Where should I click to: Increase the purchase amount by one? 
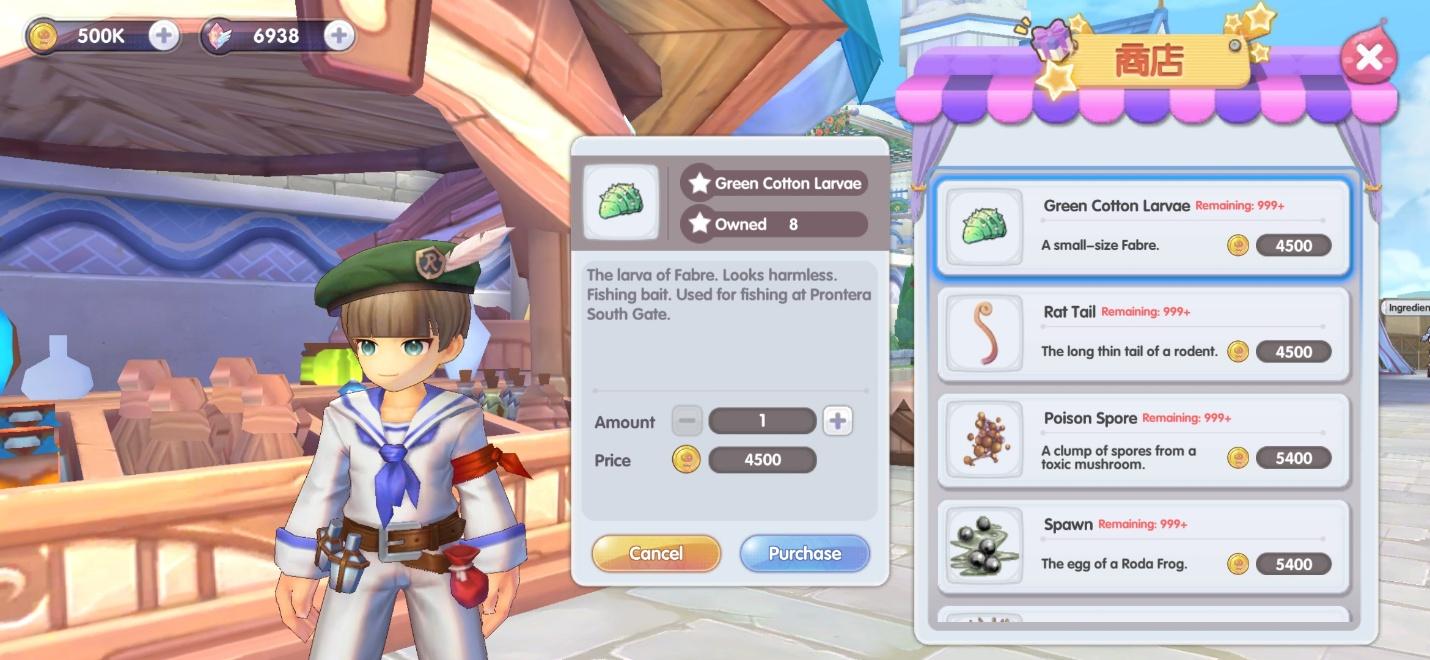point(837,421)
